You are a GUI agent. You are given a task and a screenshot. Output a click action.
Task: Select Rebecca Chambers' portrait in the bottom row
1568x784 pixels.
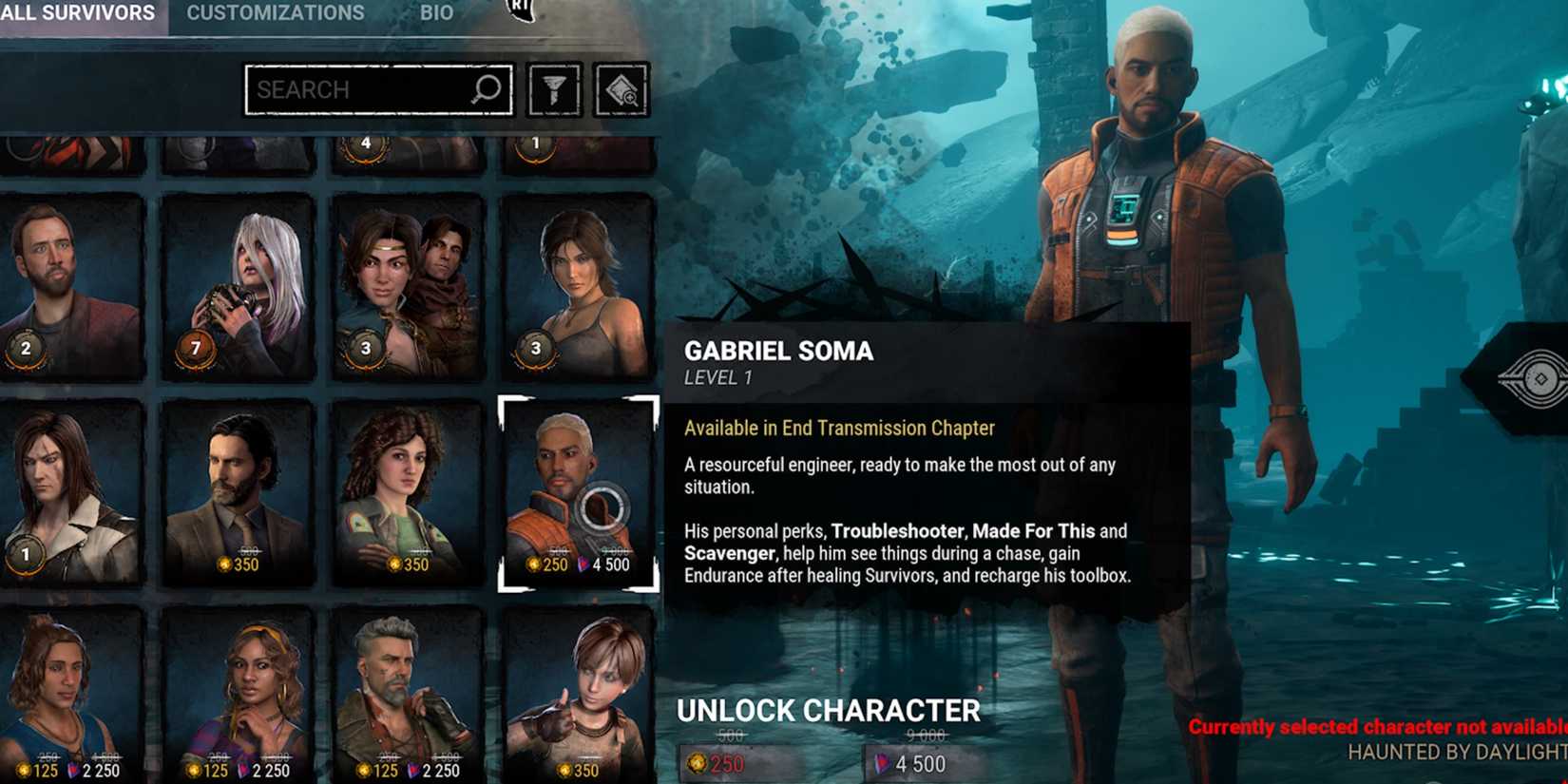pos(578,694)
